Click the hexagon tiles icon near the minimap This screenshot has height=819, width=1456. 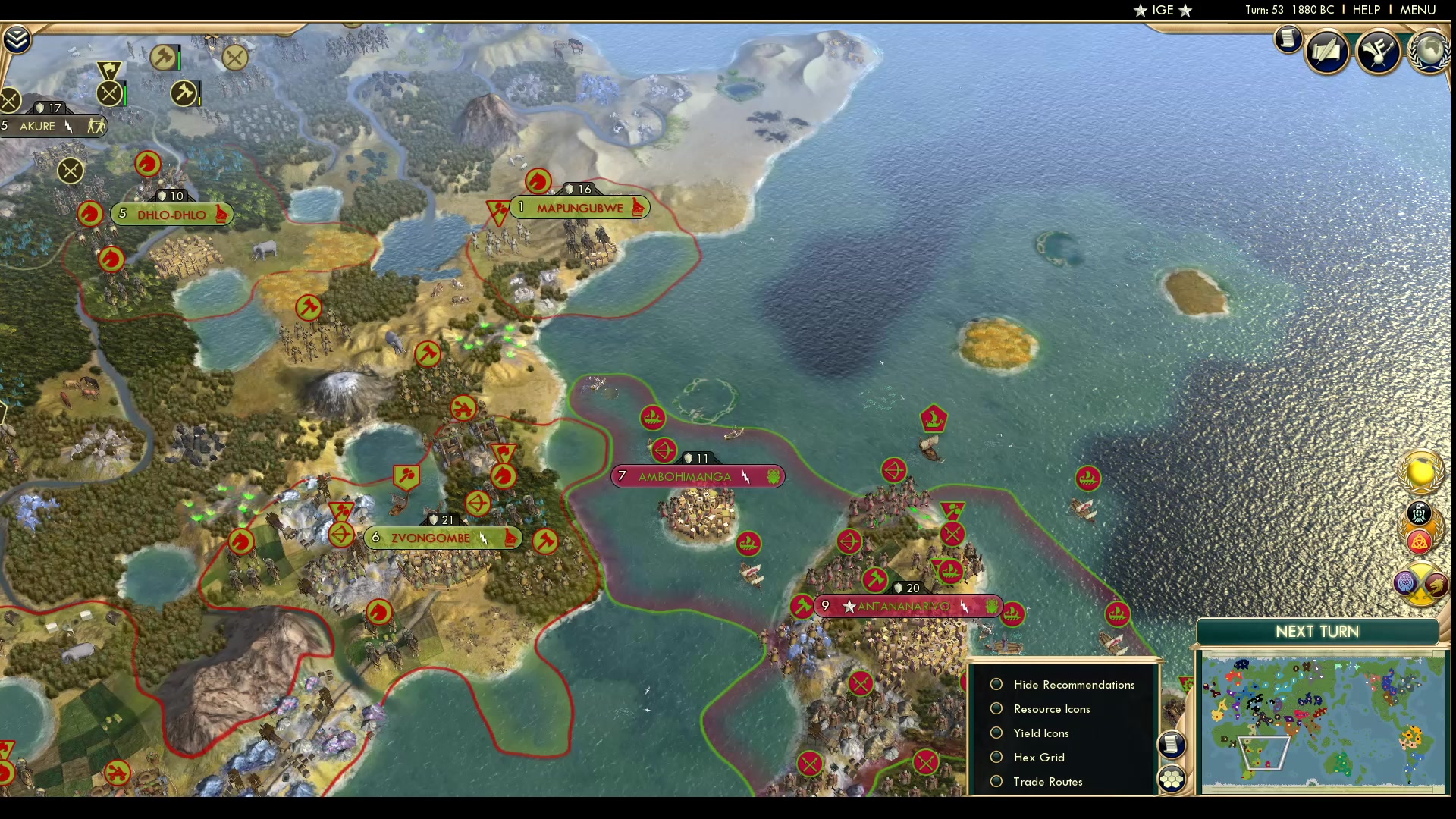point(1172,777)
